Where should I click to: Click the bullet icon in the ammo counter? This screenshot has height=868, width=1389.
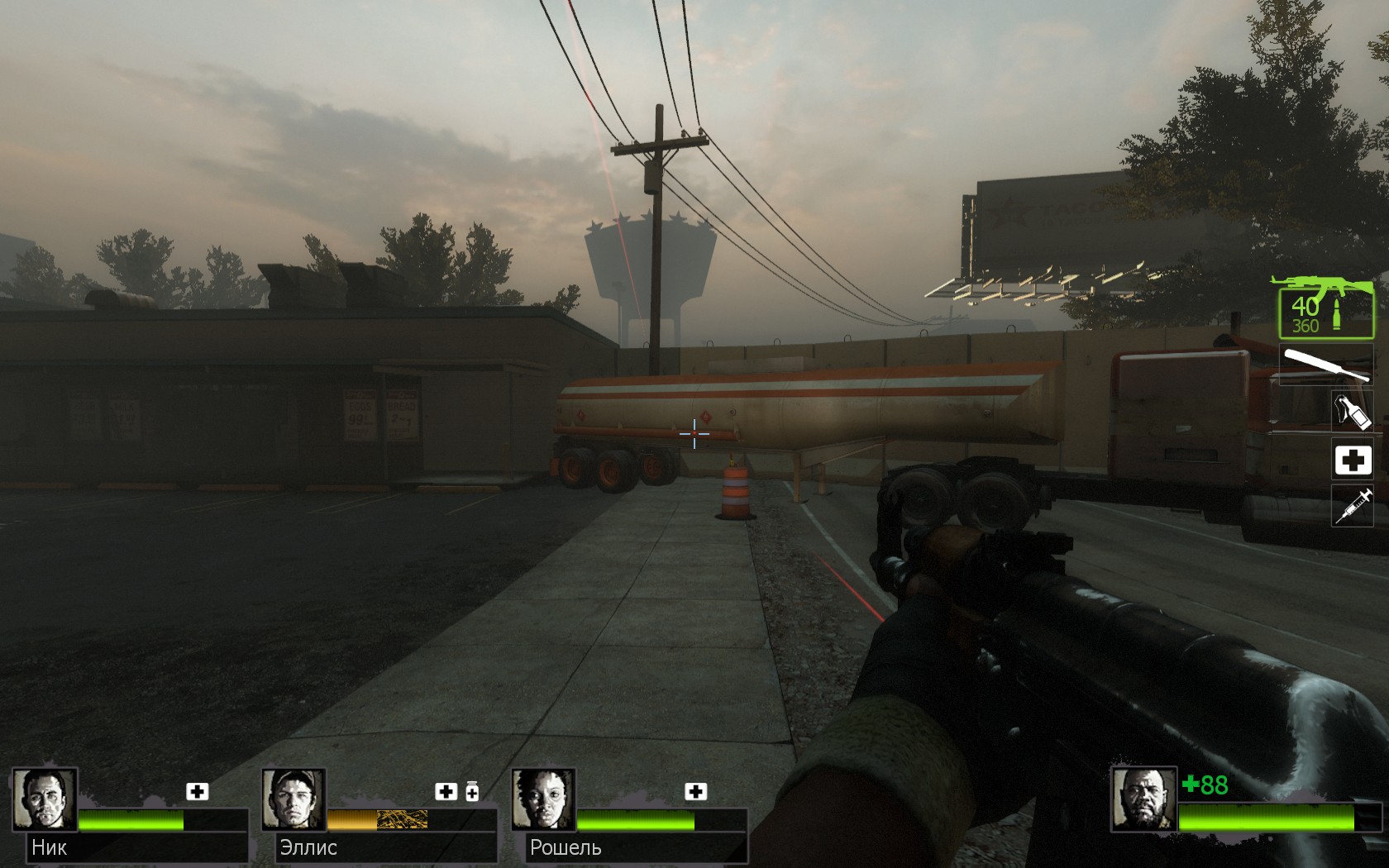point(1338,314)
